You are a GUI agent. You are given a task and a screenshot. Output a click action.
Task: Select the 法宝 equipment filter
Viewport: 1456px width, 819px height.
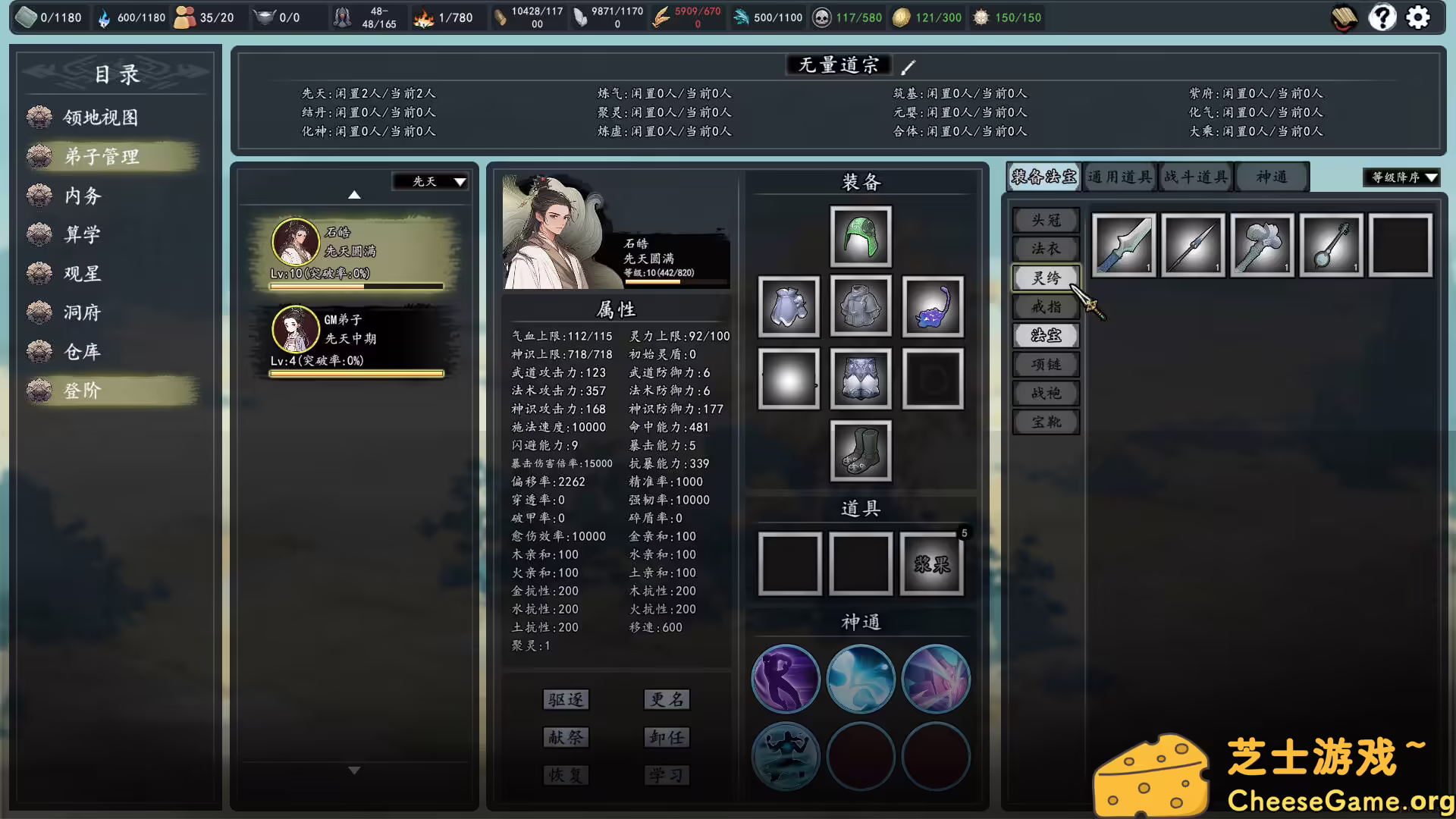pyautogui.click(x=1046, y=335)
